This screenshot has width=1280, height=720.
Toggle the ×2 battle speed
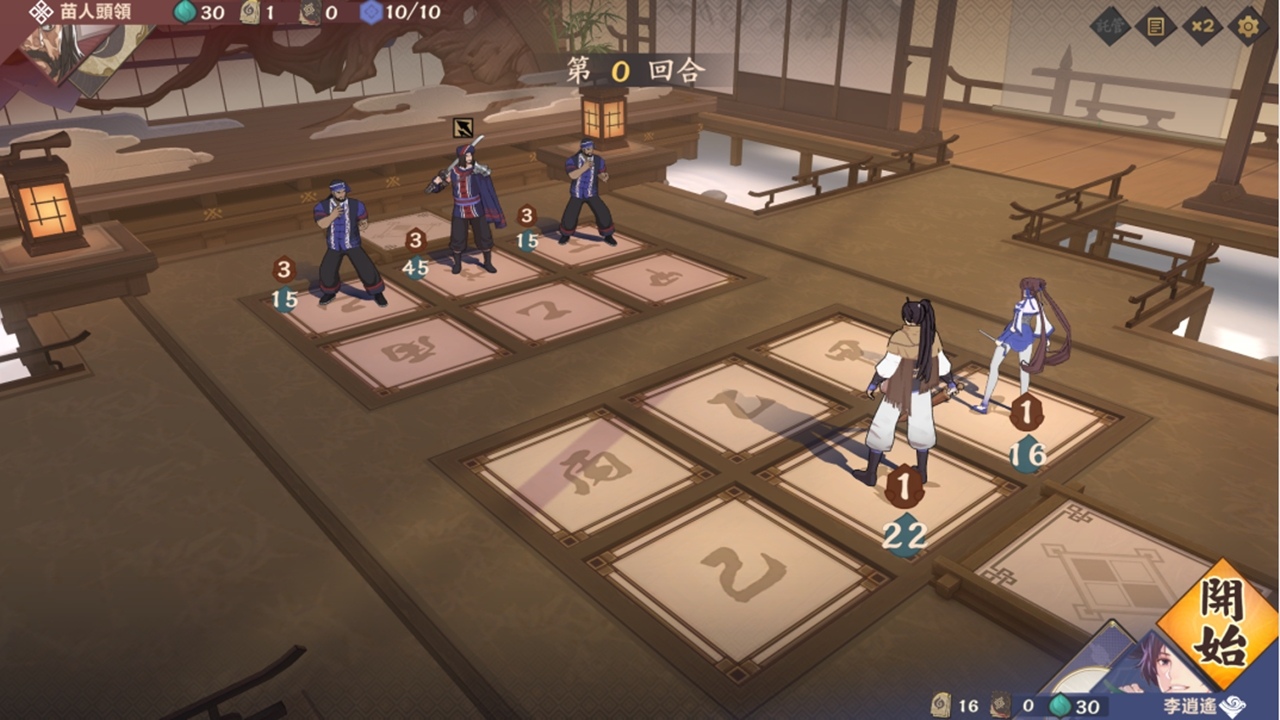point(1202,26)
